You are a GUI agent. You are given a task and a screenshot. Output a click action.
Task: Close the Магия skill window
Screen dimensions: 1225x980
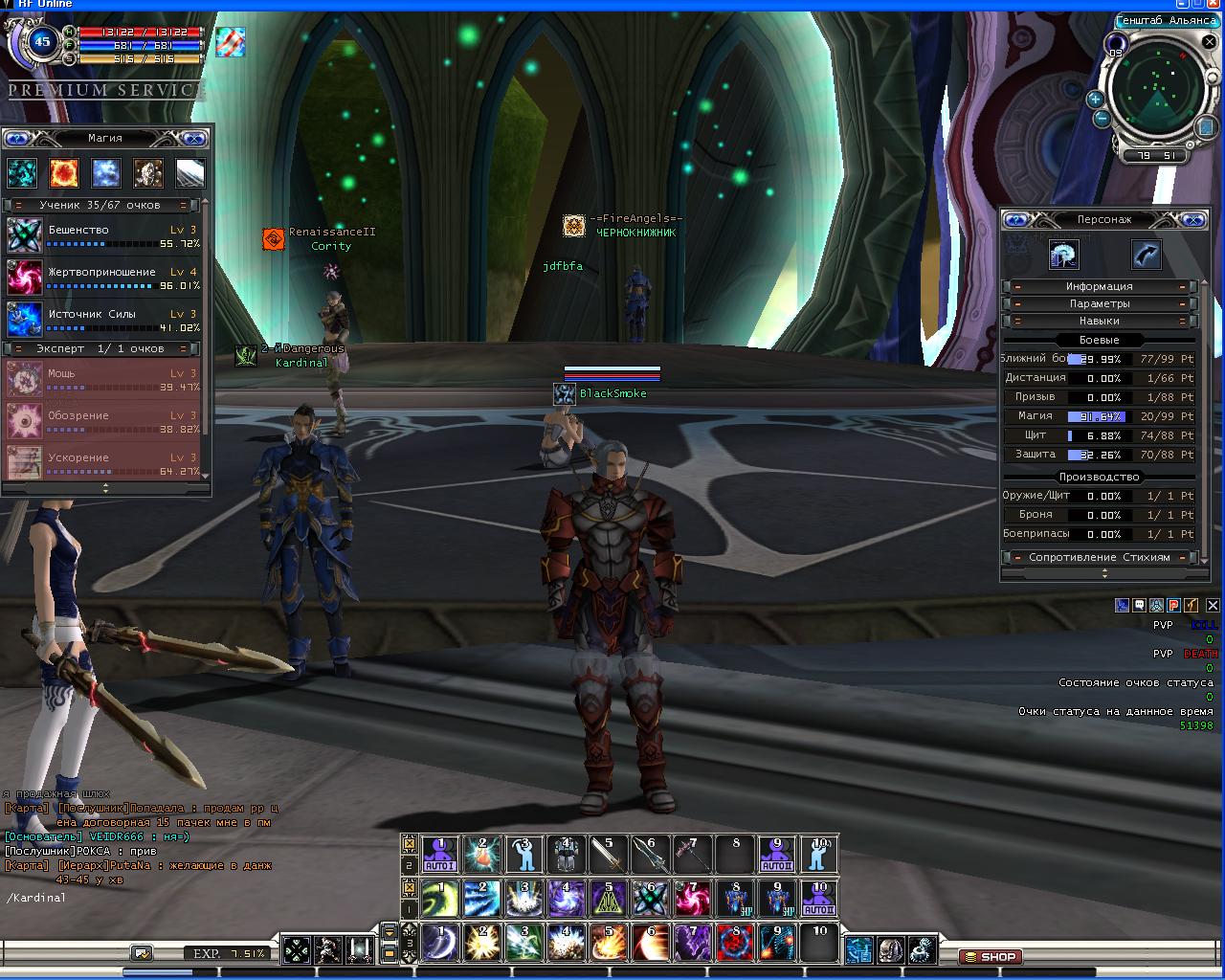[x=193, y=139]
